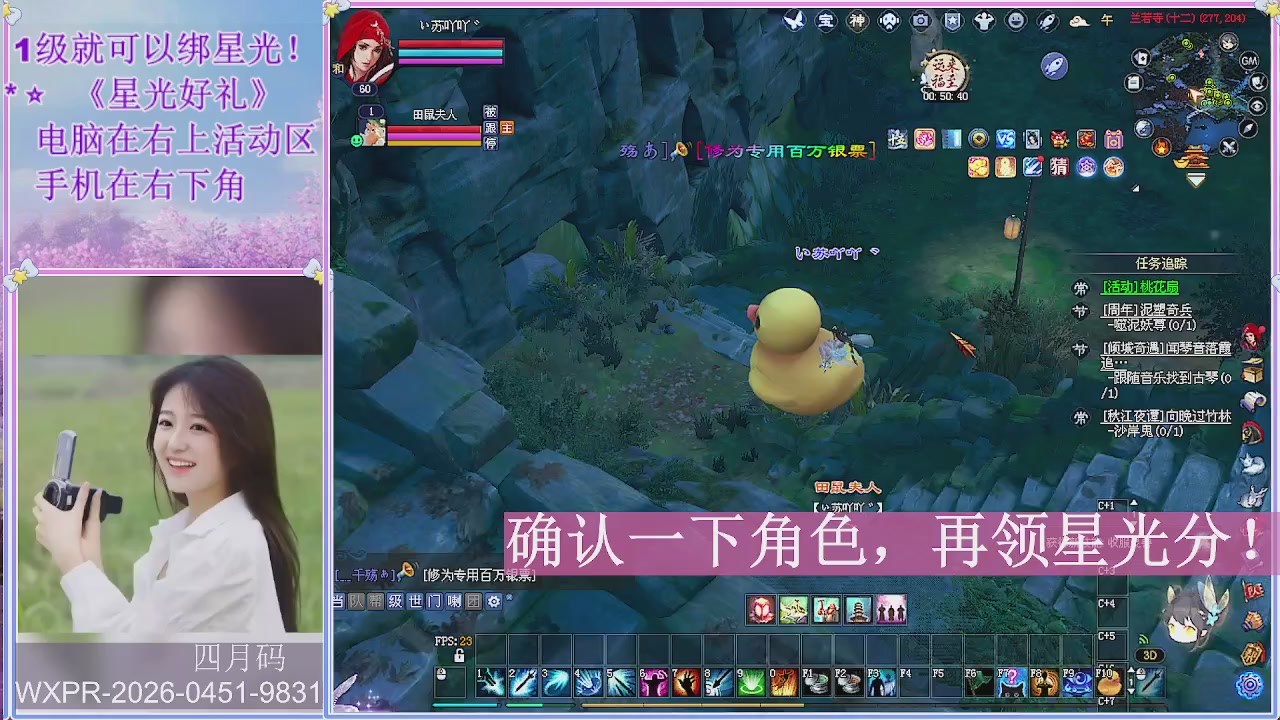The image size is (1280, 720).
Task: Toggle the 3D minimap view button
Action: pos(1150,654)
